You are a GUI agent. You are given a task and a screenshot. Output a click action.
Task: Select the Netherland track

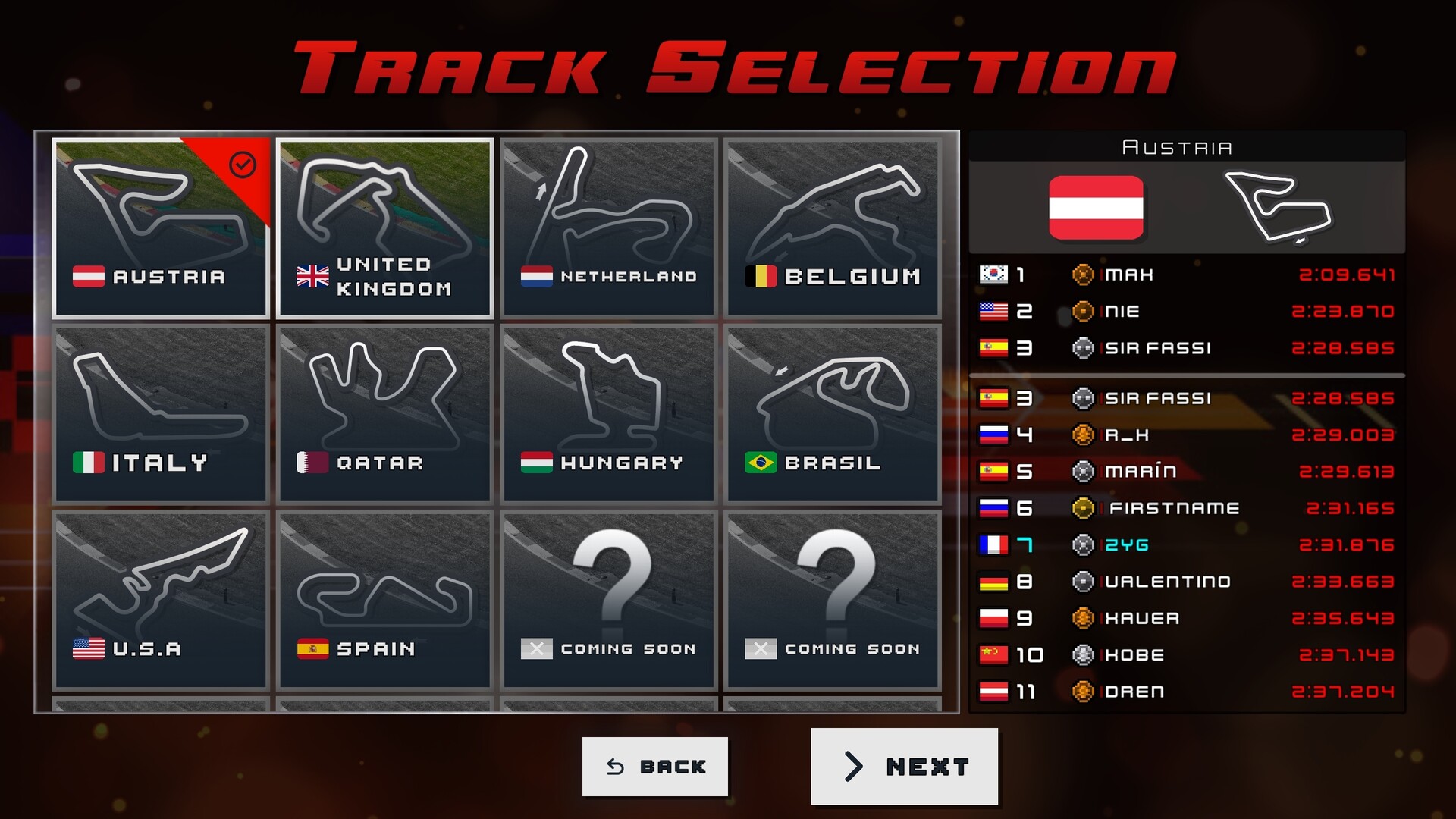(x=608, y=227)
